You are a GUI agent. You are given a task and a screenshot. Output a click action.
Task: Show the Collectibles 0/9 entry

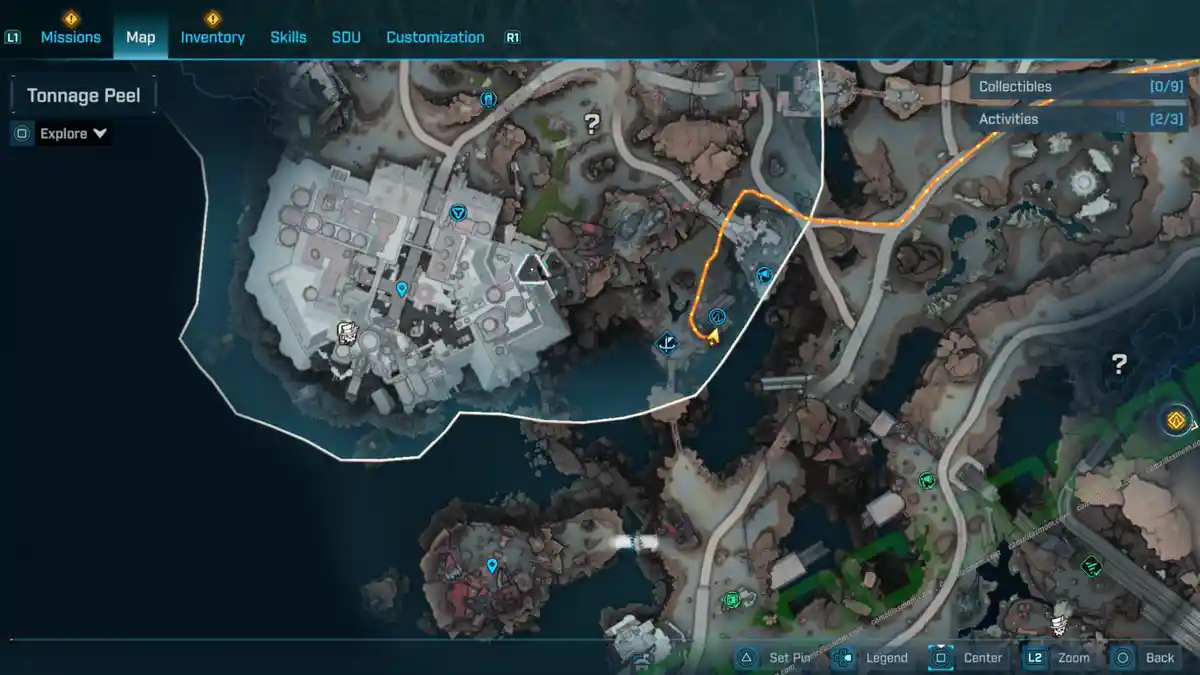coord(1080,87)
